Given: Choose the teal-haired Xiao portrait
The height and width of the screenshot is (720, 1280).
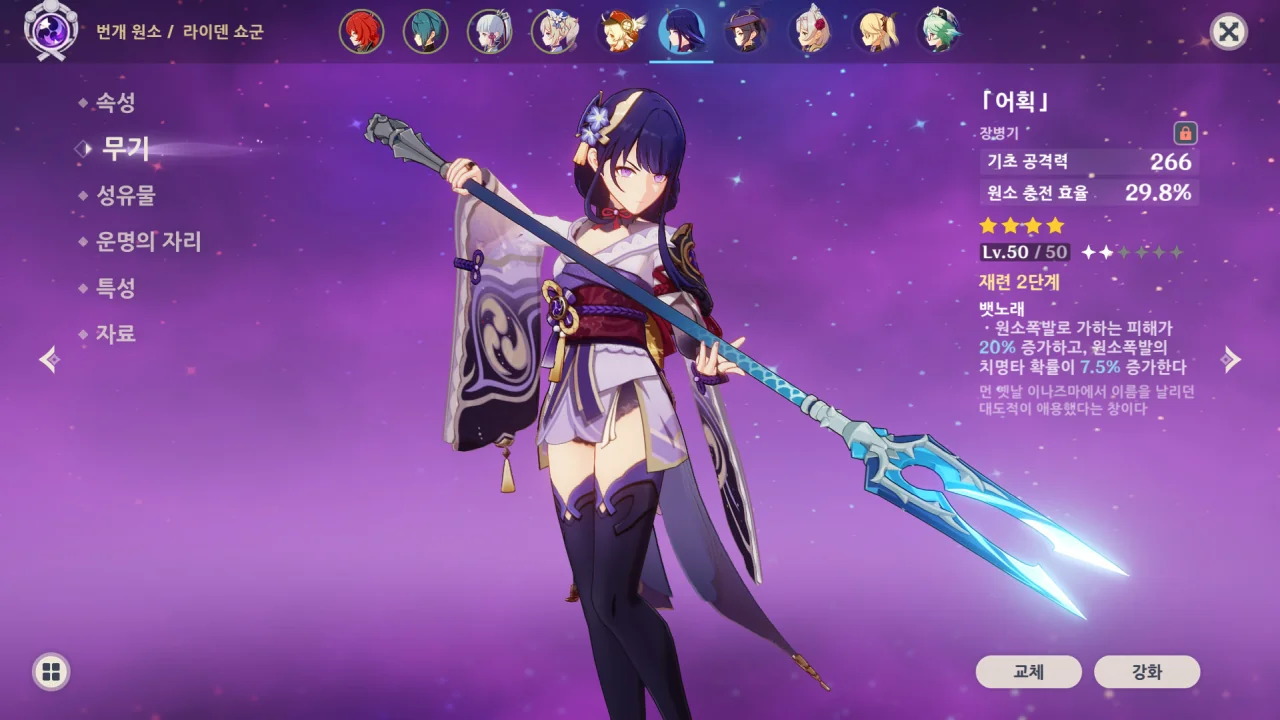Looking at the screenshot, I should (425, 32).
